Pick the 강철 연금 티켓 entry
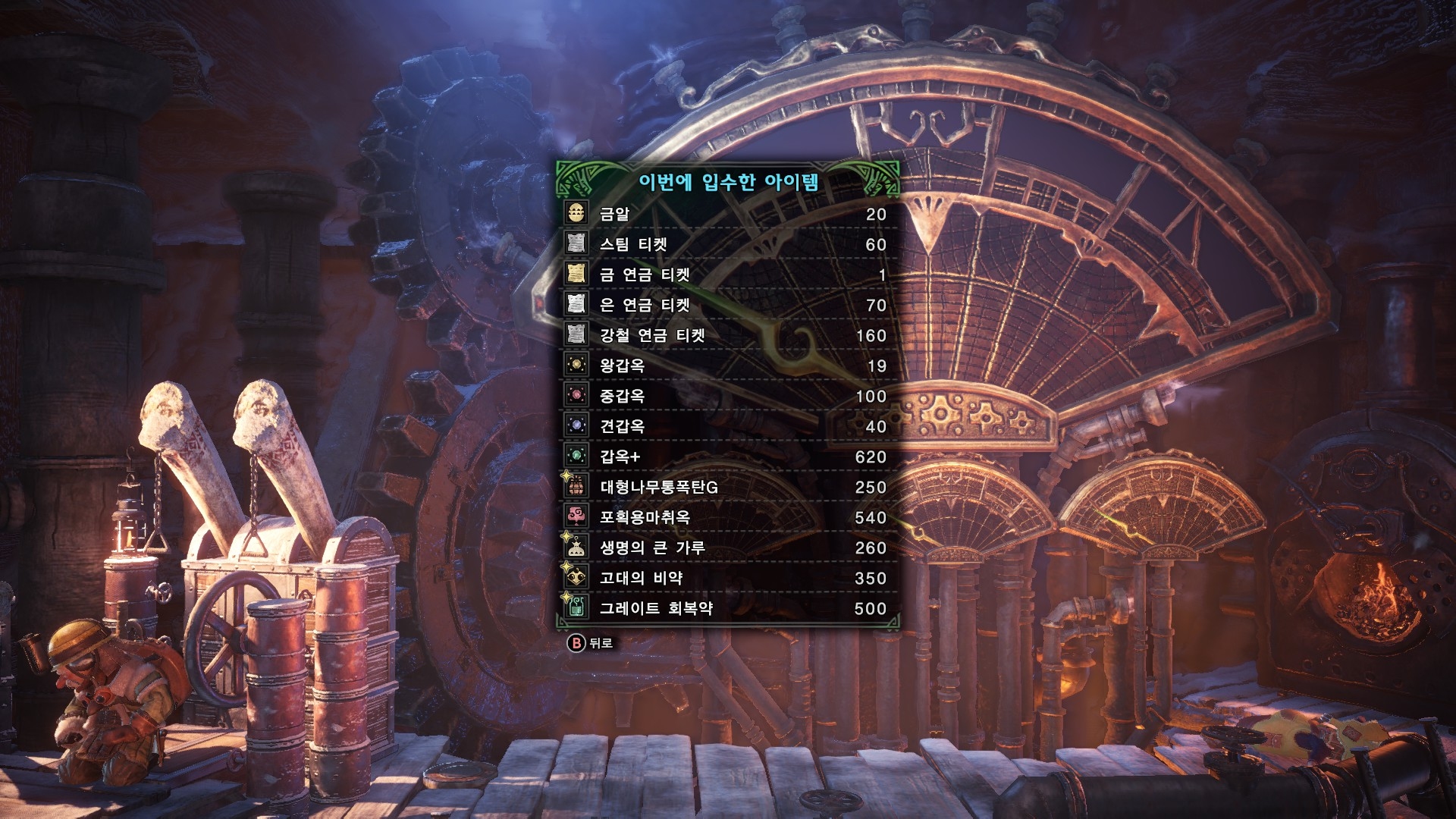1456x819 pixels. coord(726,335)
